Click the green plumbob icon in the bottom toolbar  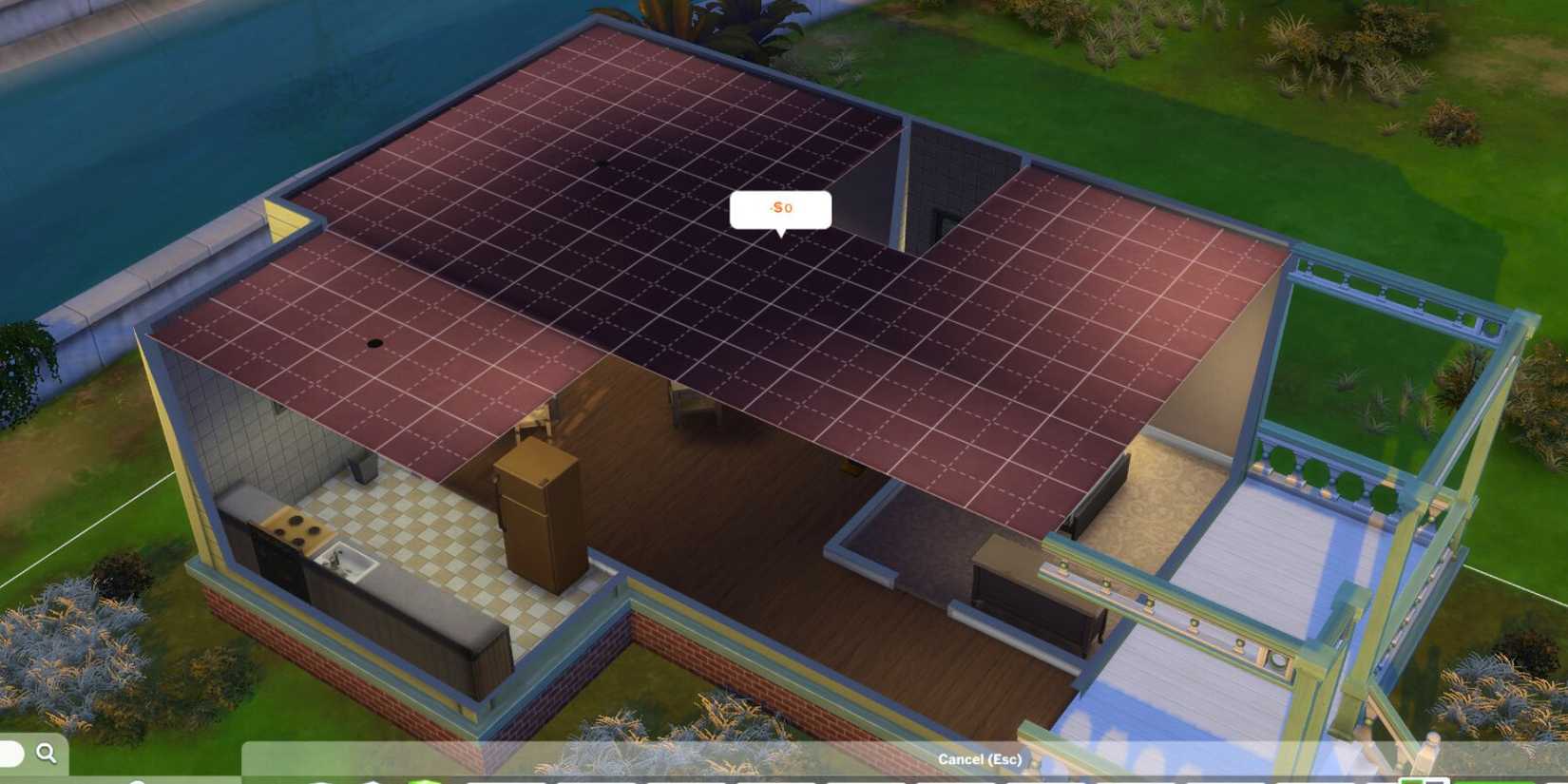(425, 779)
